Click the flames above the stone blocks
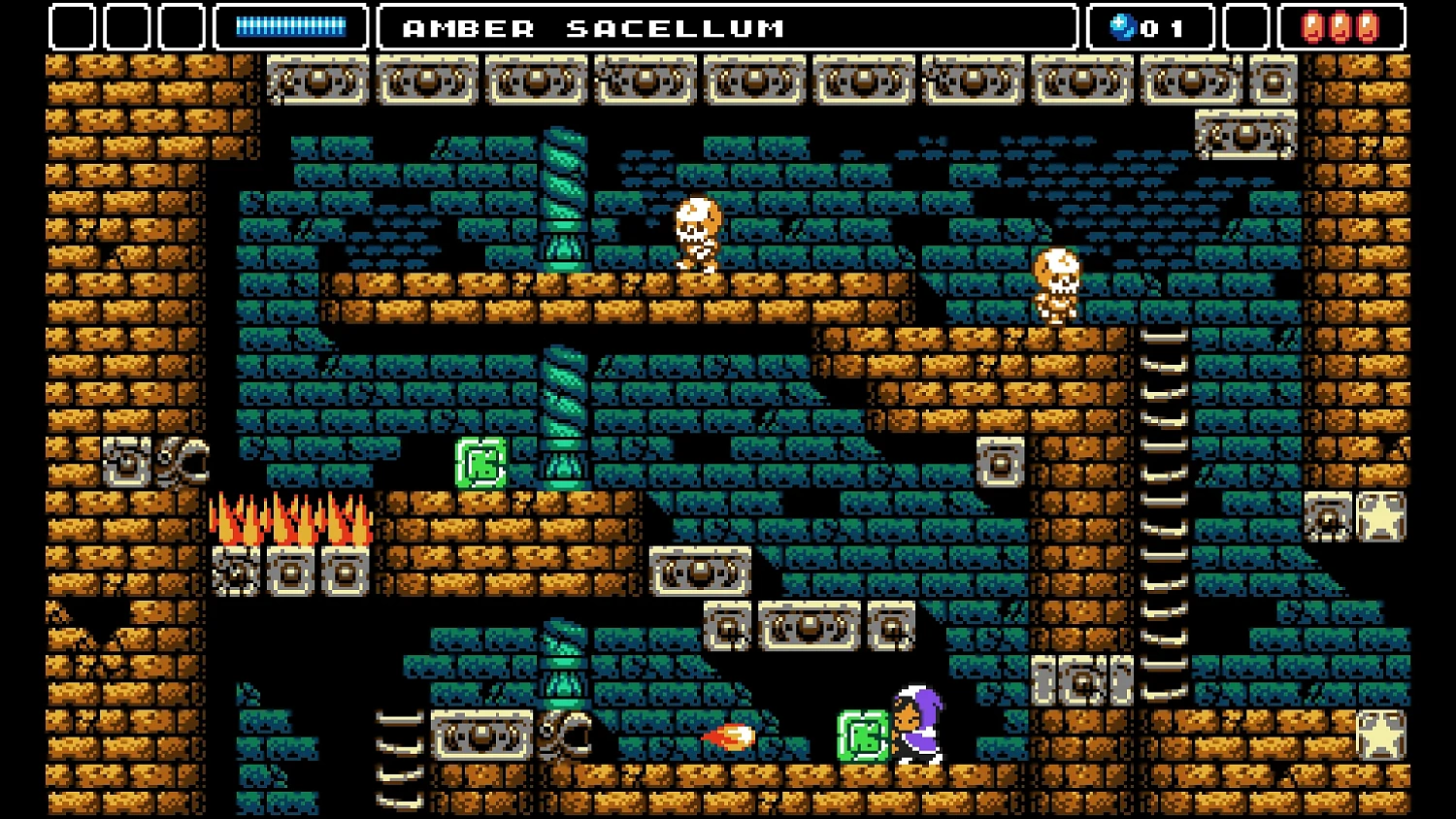 [288, 519]
